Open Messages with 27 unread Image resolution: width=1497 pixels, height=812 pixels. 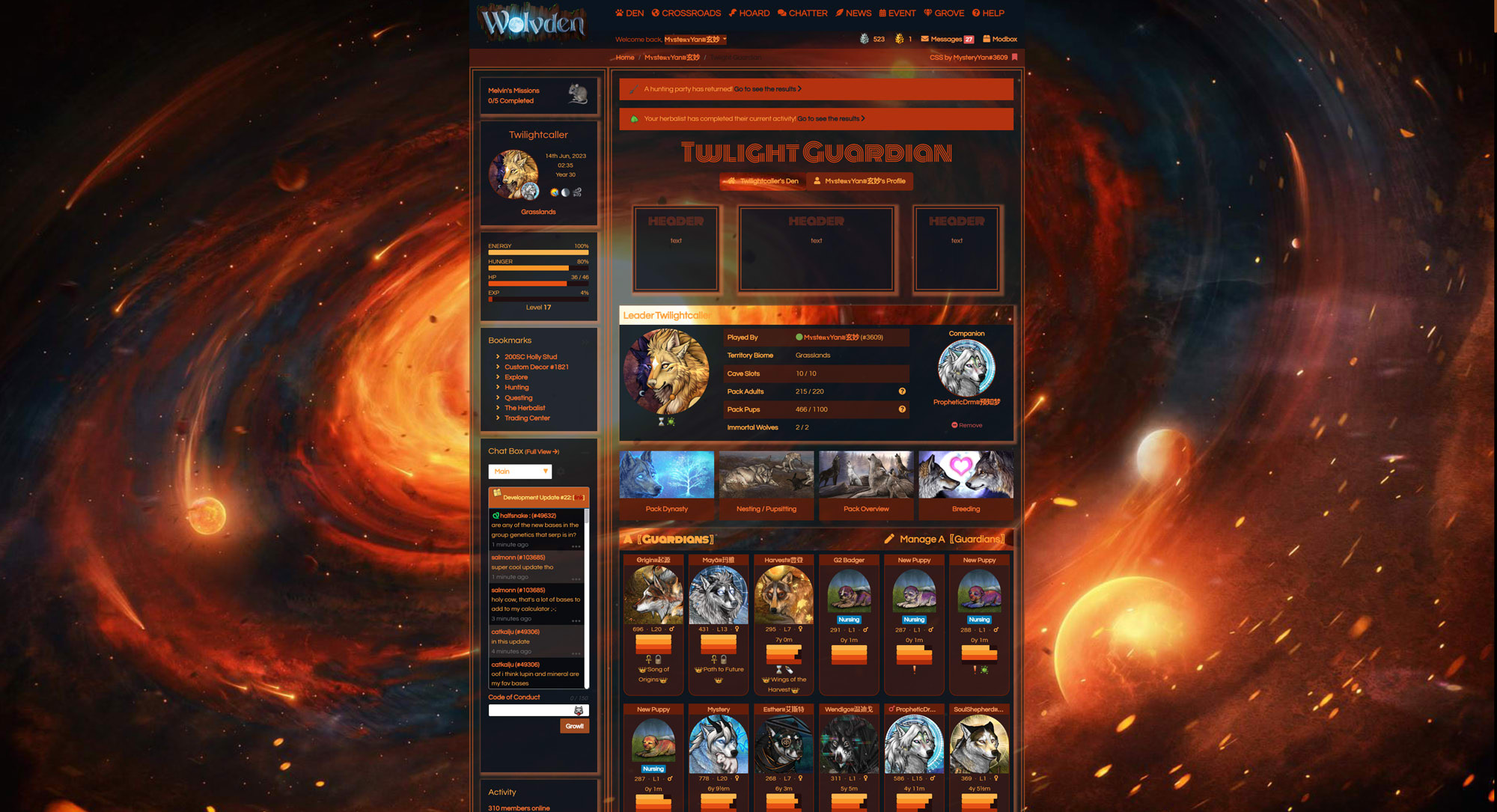(x=946, y=39)
